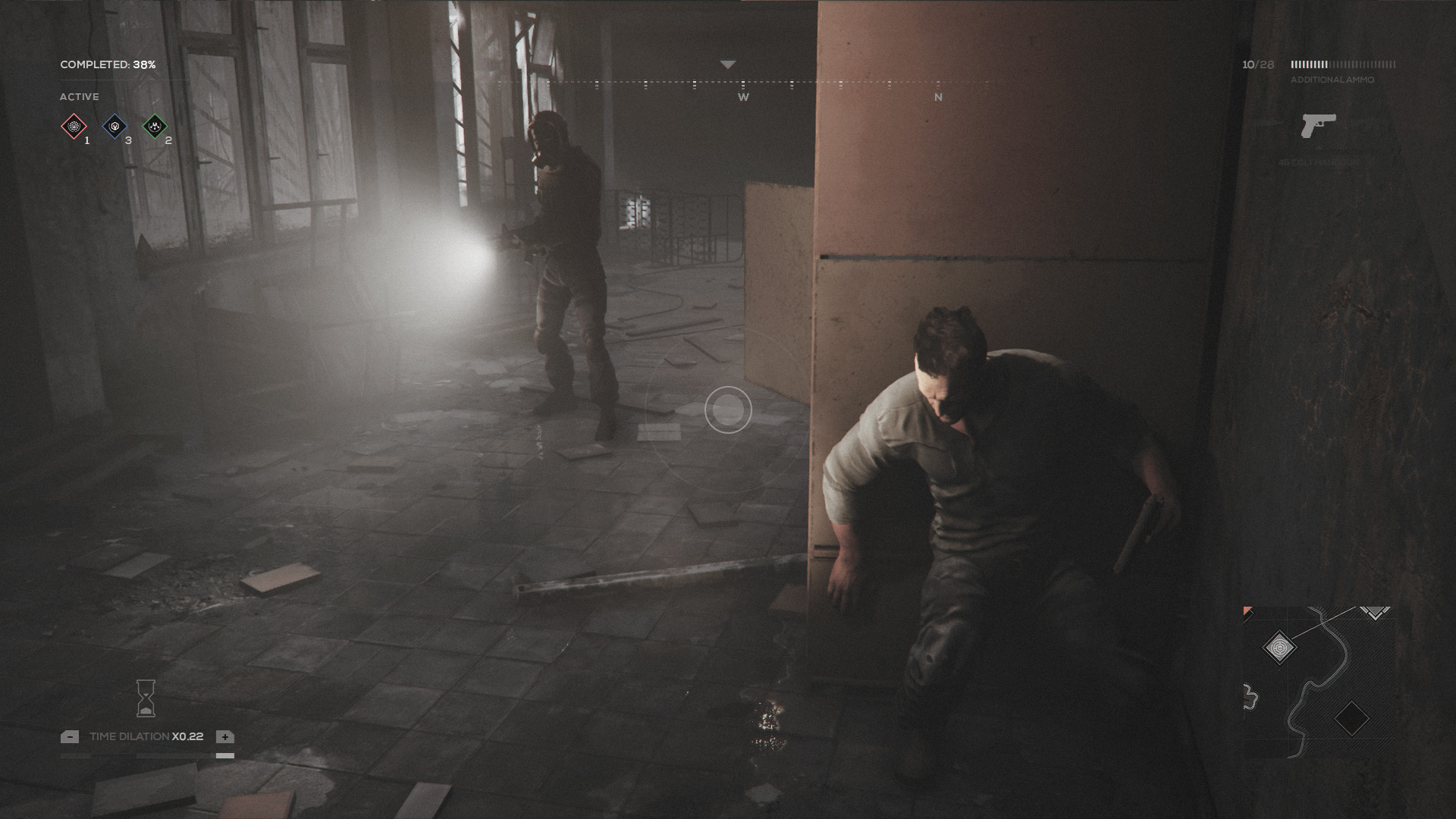Expand the W marker on the compass strip
This screenshot has width=1456, height=819.
point(742,98)
